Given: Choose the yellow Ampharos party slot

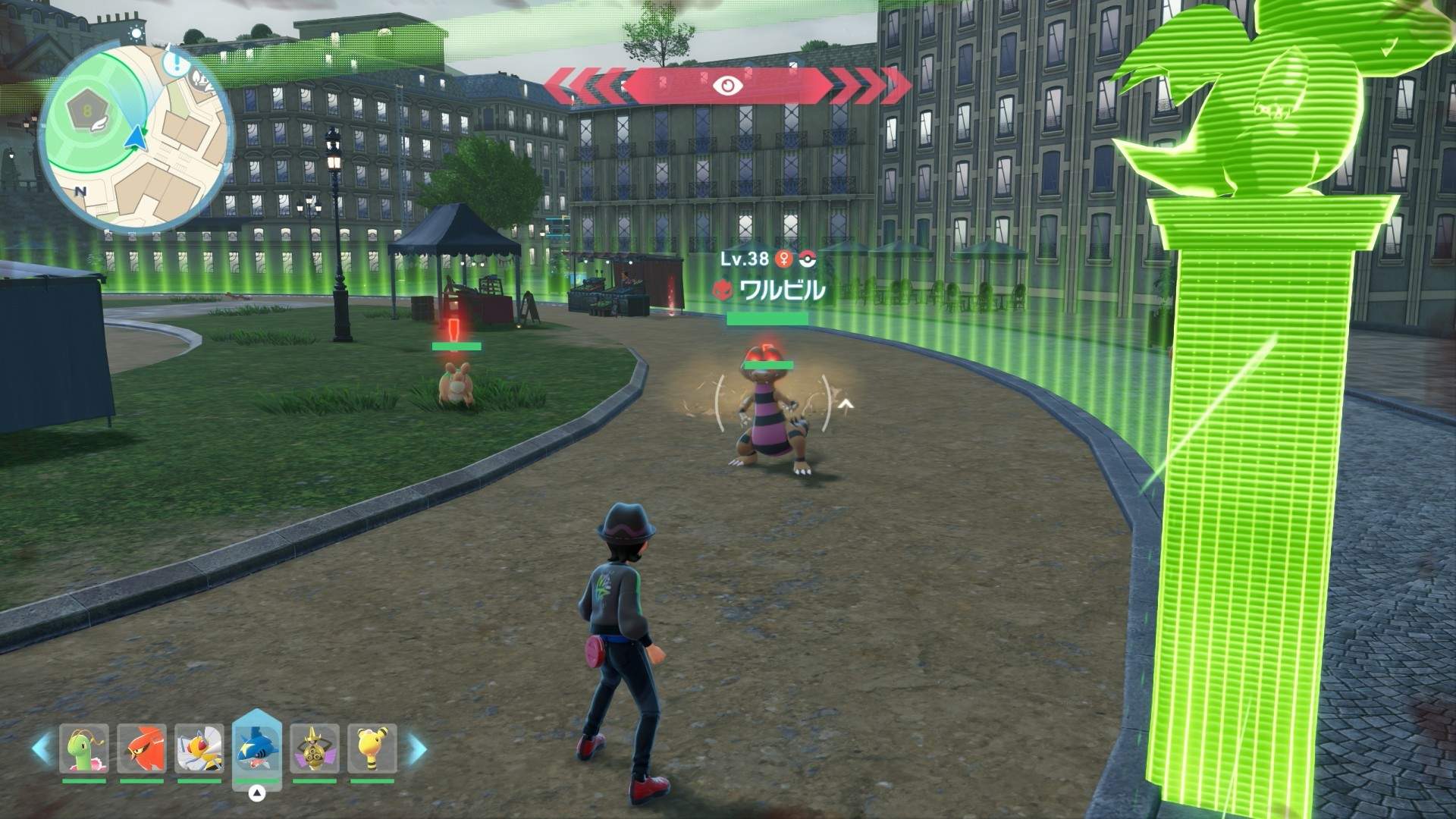Looking at the screenshot, I should pyautogui.click(x=372, y=749).
